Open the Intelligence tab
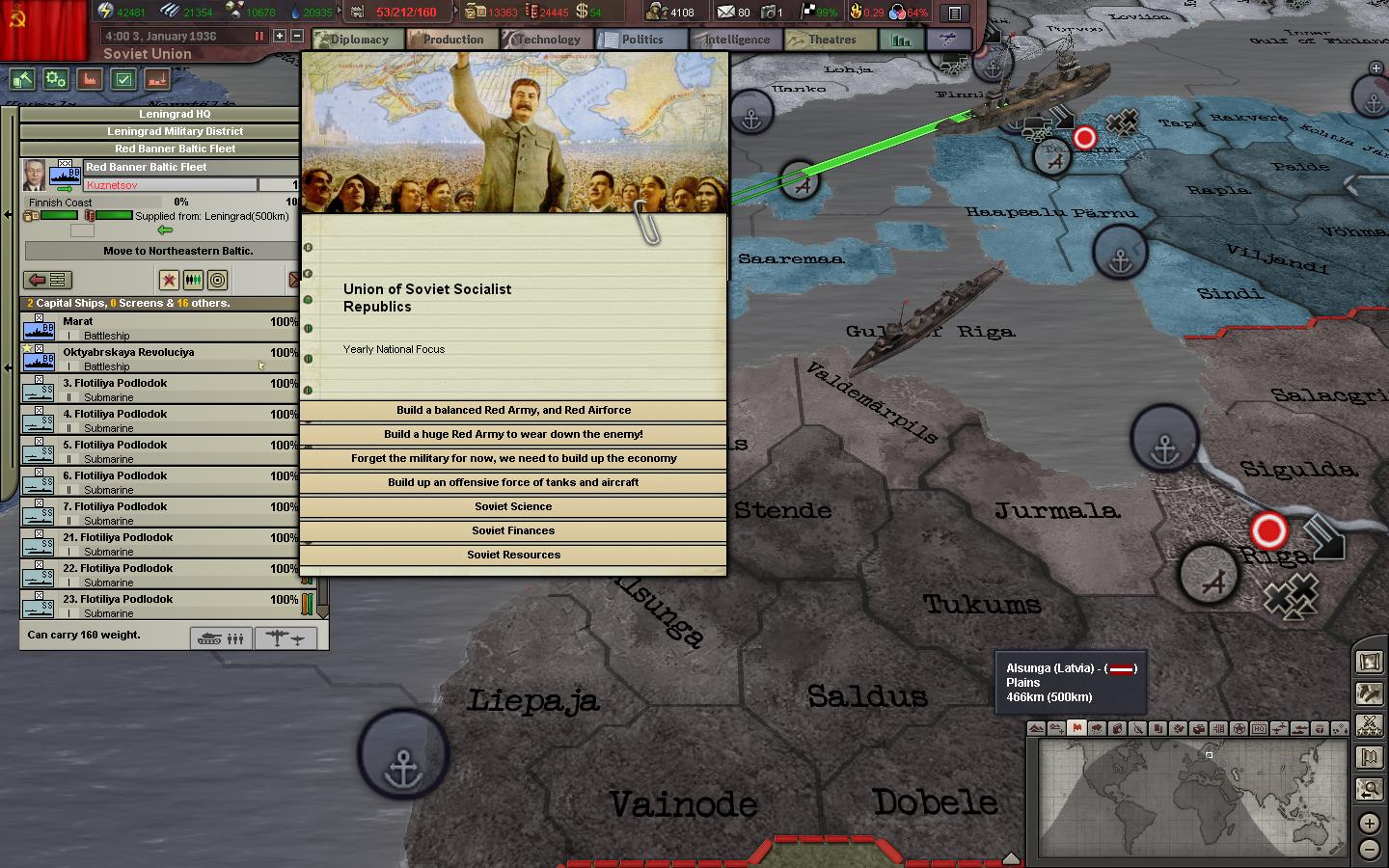The height and width of the screenshot is (868, 1389). 736,40
